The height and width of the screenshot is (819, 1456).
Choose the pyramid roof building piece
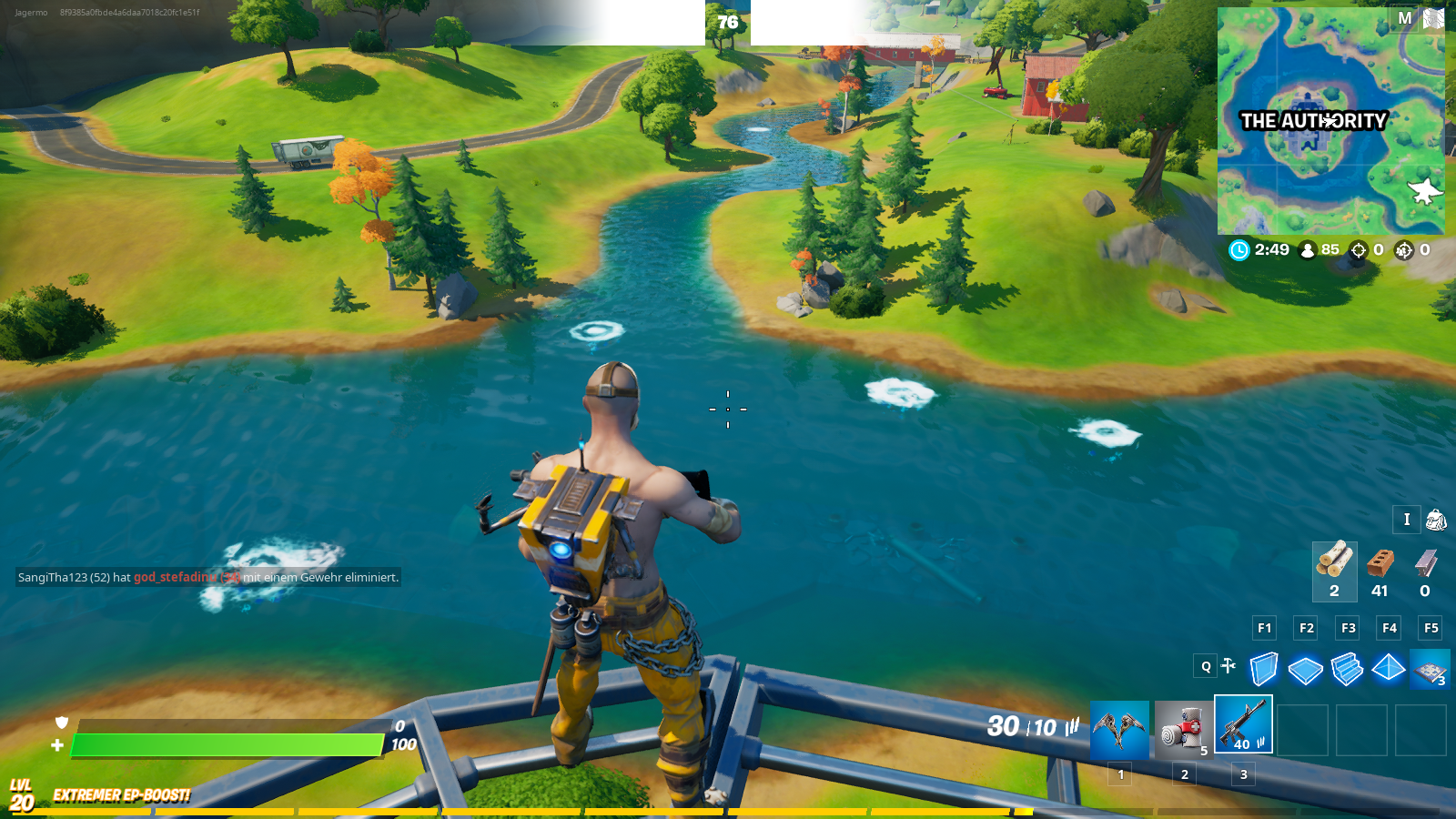click(1389, 669)
